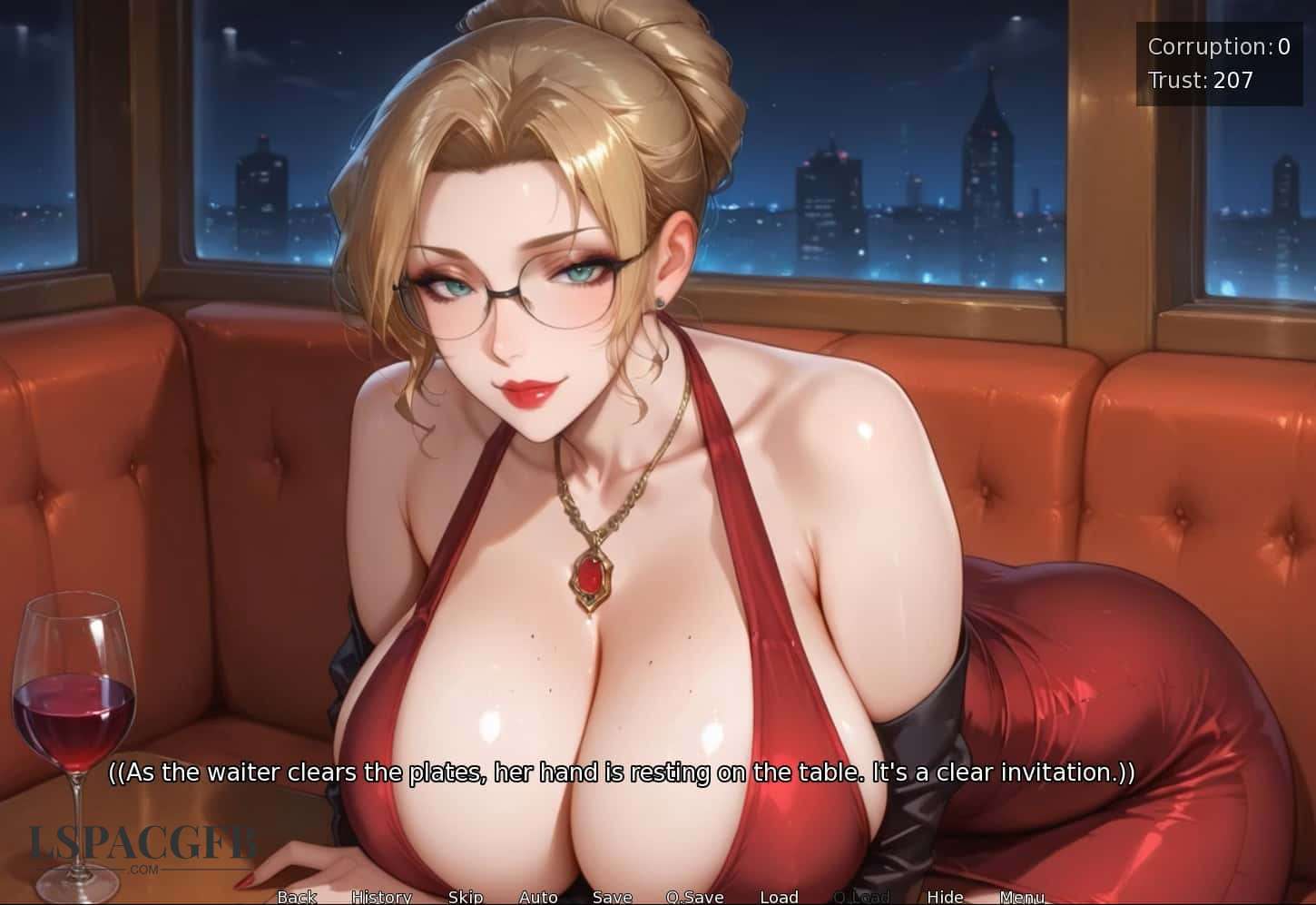
Task: Click the Corruption counter
Action: point(1218,46)
